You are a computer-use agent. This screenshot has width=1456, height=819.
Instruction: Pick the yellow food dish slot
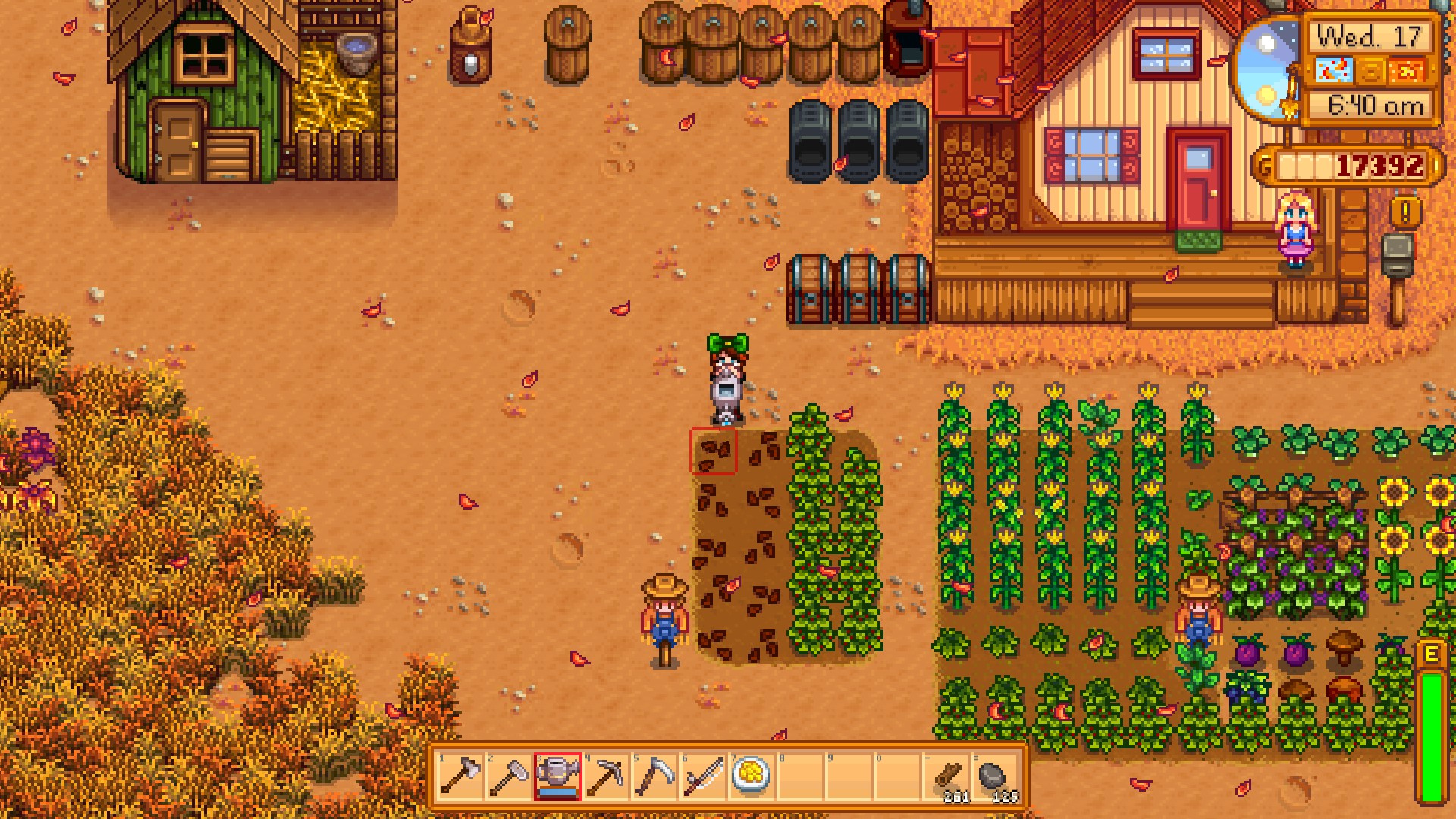[752, 776]
